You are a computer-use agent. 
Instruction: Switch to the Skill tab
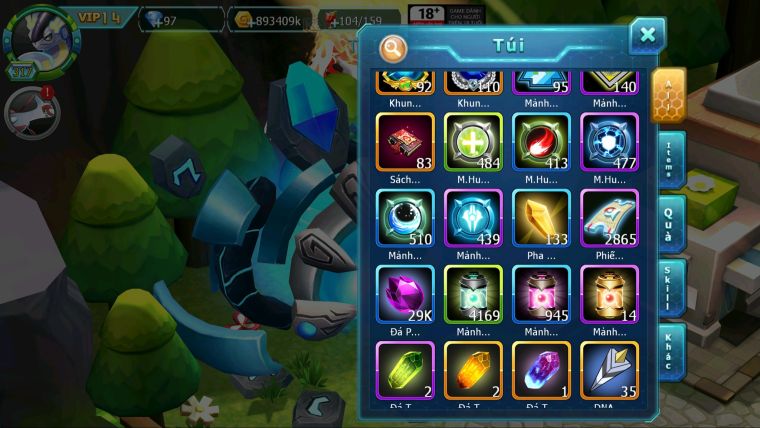(x=668, y=287)
